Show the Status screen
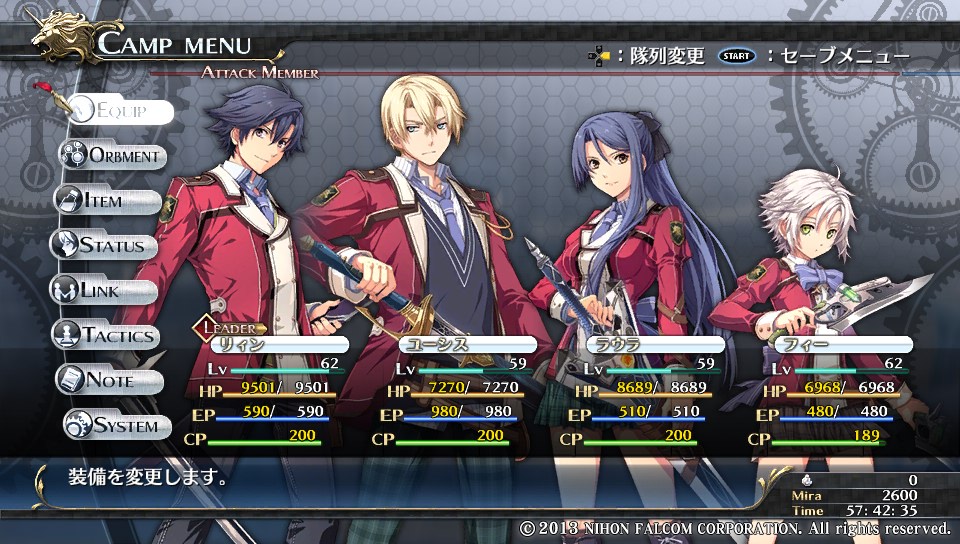Image resolution: width=960 pixels, height=544 pixels. (x=105, y=245)
